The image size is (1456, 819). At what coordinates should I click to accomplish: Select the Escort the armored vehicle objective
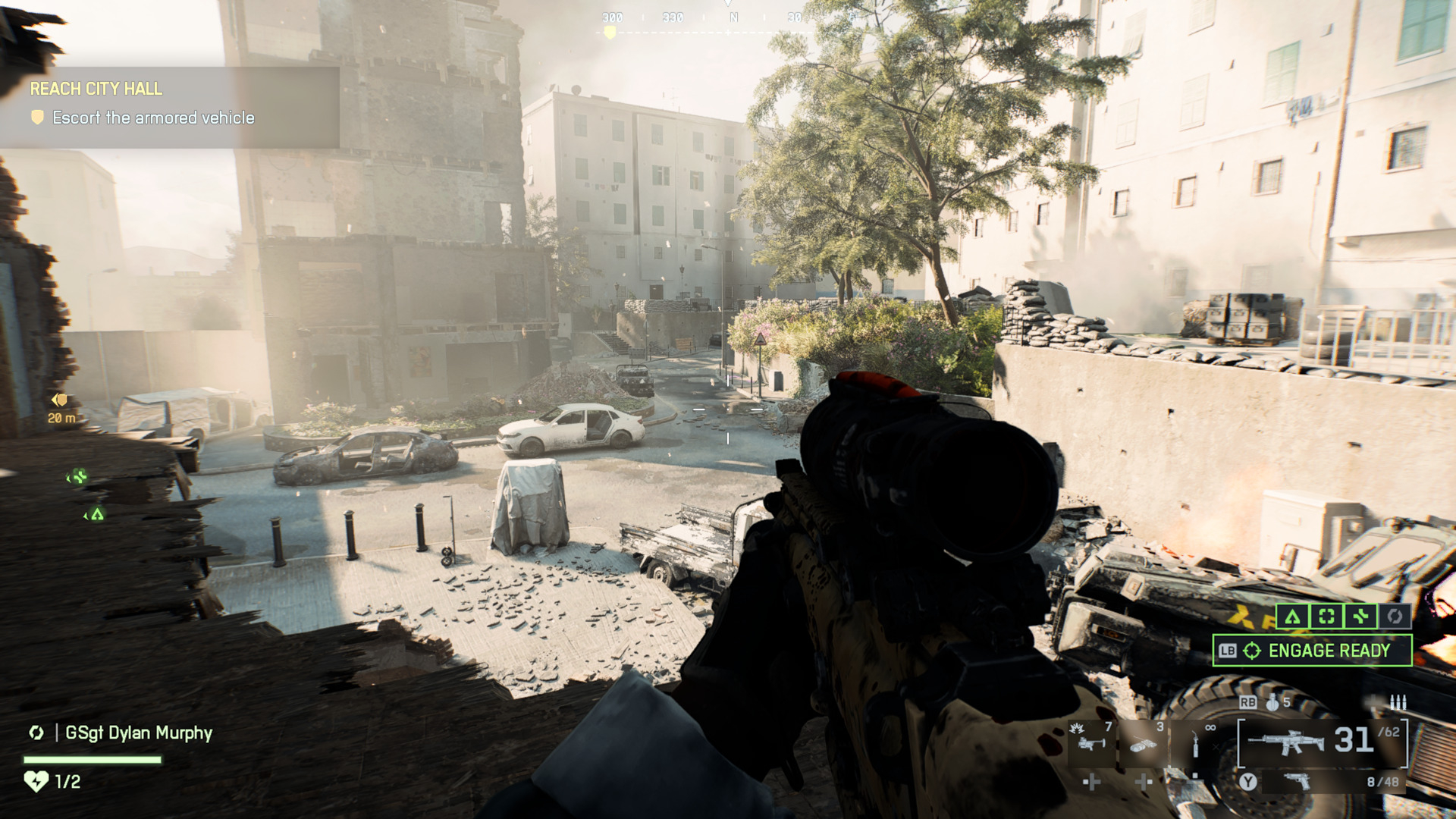(153, 118)
